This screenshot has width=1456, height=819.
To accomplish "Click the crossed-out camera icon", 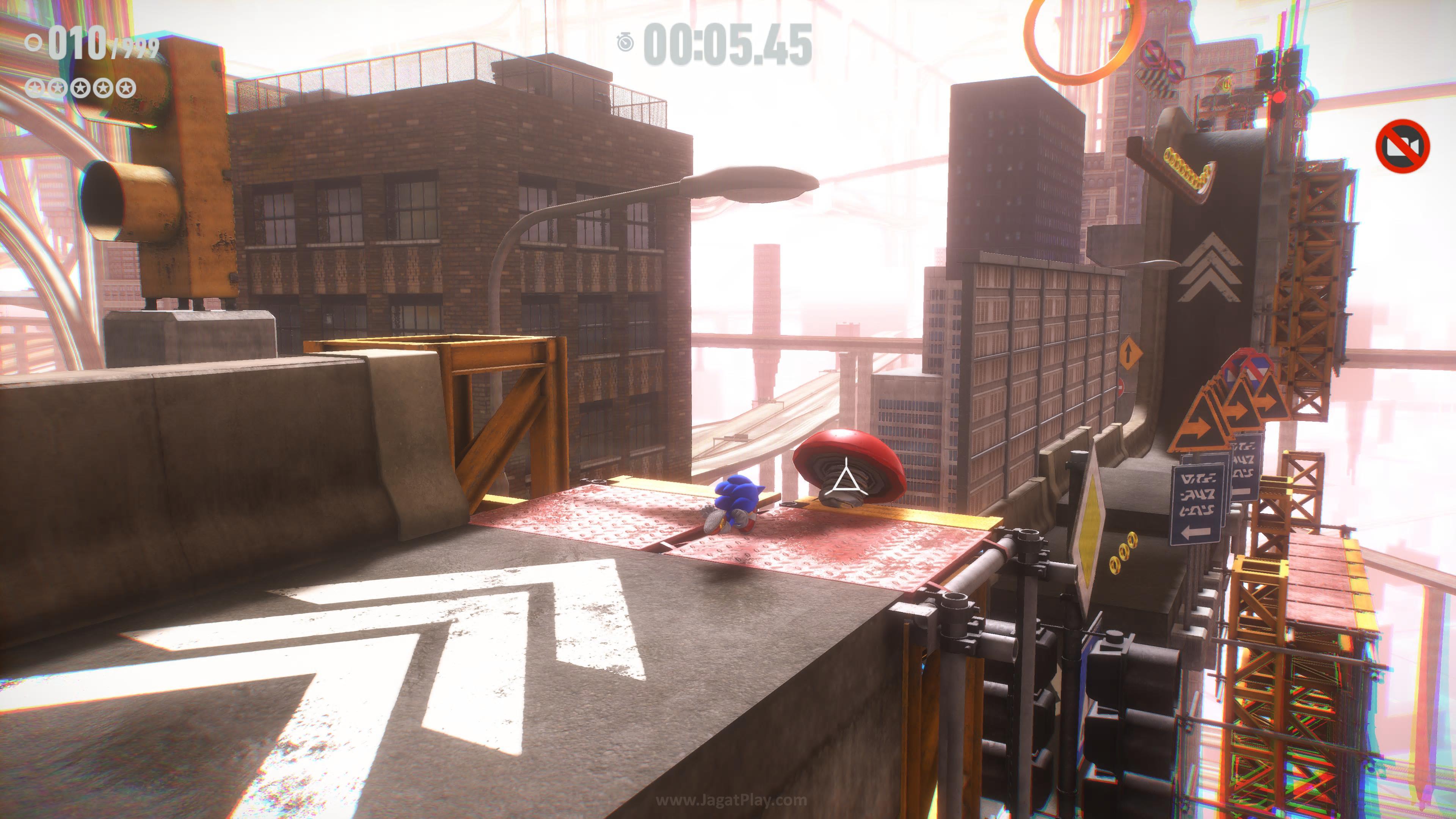I will point(1402,146).
